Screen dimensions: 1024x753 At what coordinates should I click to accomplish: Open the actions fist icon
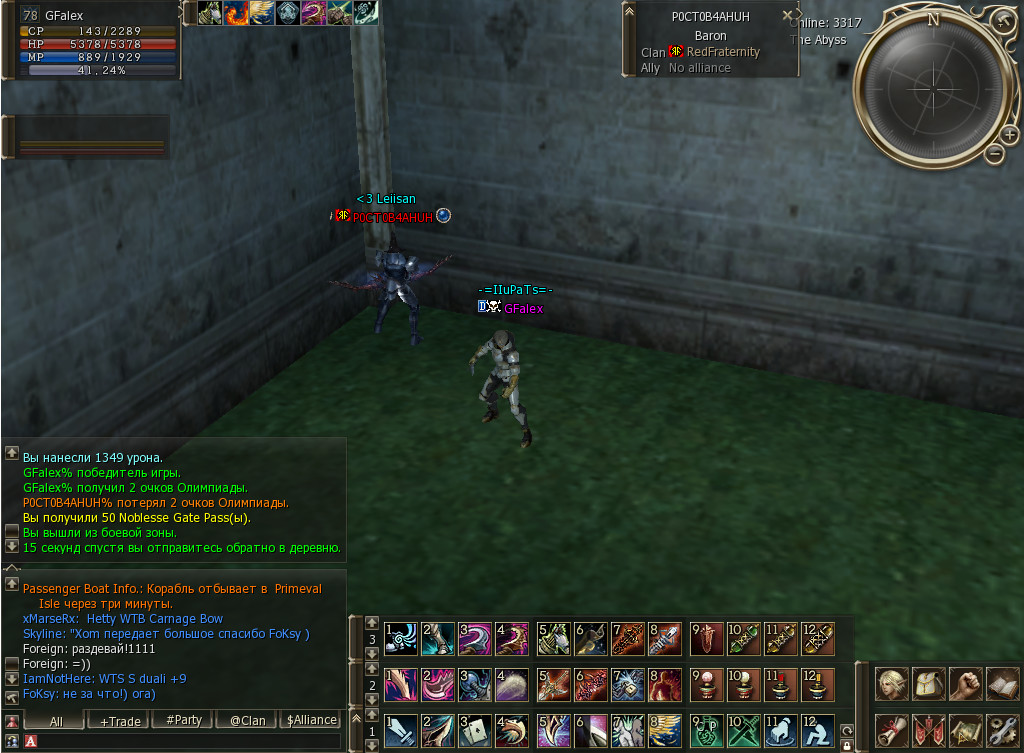click(x=965, y=684)
